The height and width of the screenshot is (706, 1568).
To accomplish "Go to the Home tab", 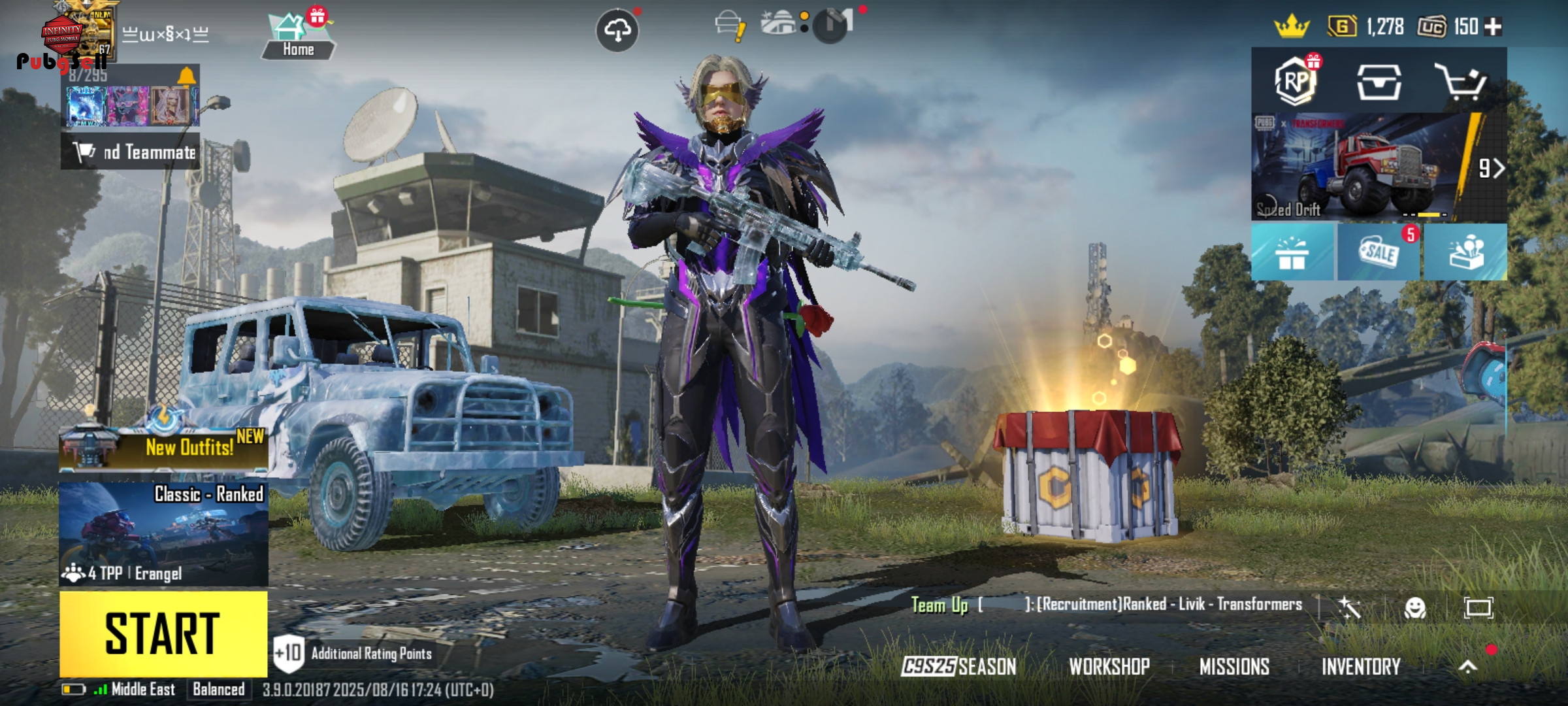I will pyautogui.click(x=299, y=36).
